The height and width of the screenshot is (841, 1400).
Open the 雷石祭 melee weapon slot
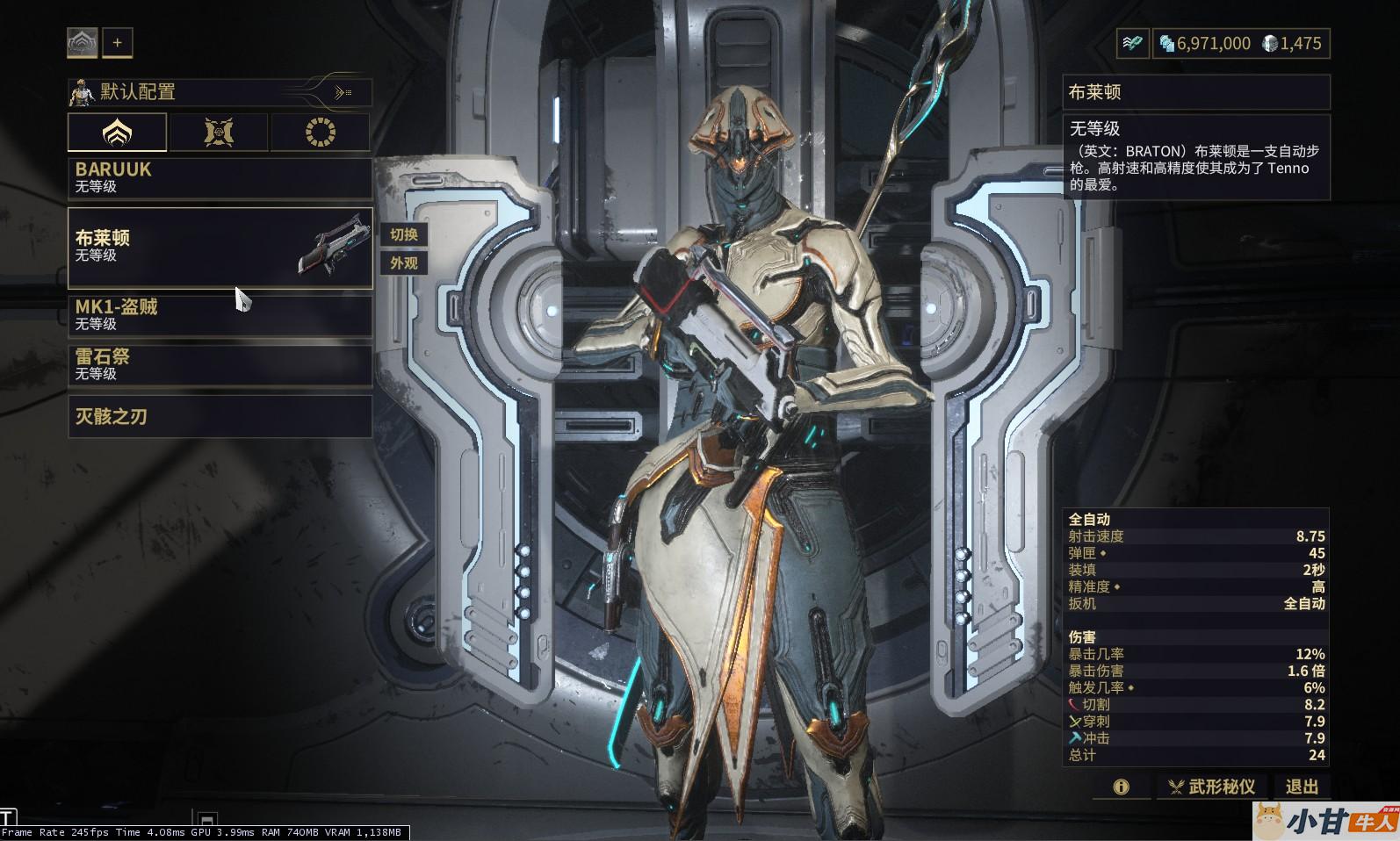[x=220, y=365]
